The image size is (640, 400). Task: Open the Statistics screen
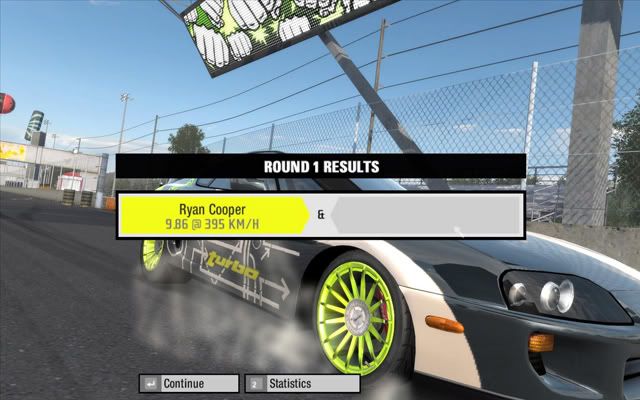(302, 383)
